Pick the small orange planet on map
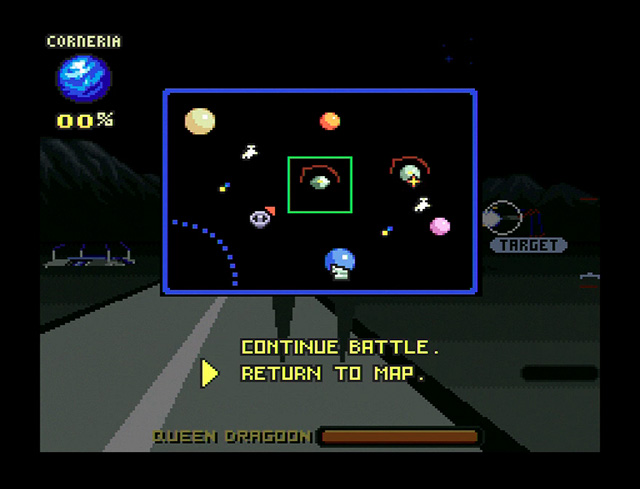Viewport: 640px width, 489px height. point(329,121)
